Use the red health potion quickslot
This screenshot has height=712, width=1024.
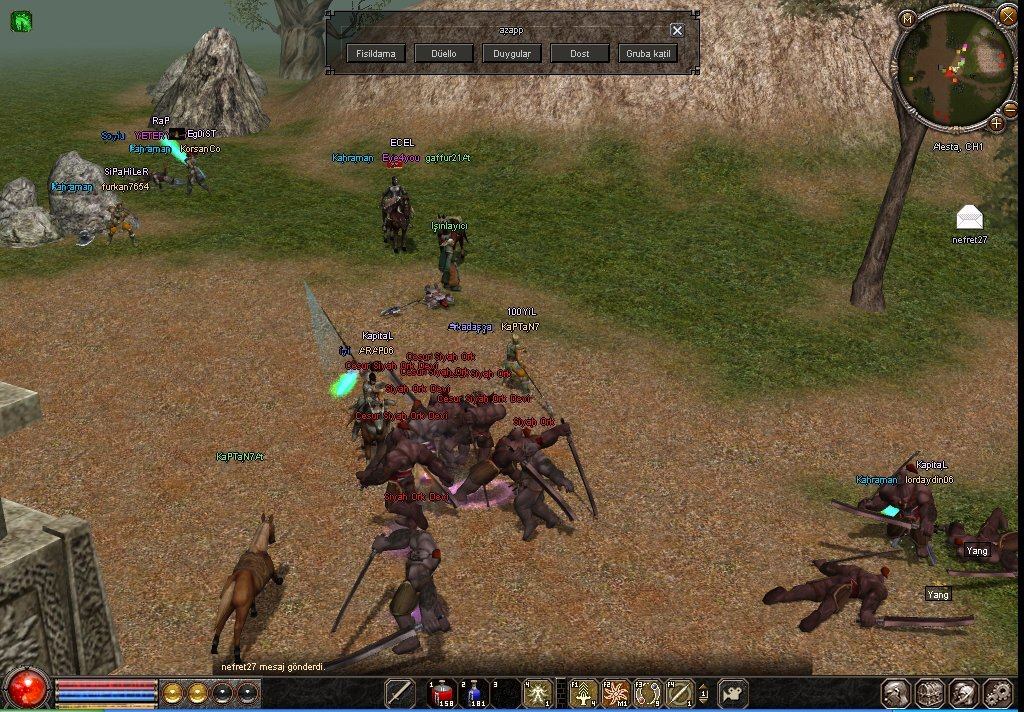[x=441, y=693]
